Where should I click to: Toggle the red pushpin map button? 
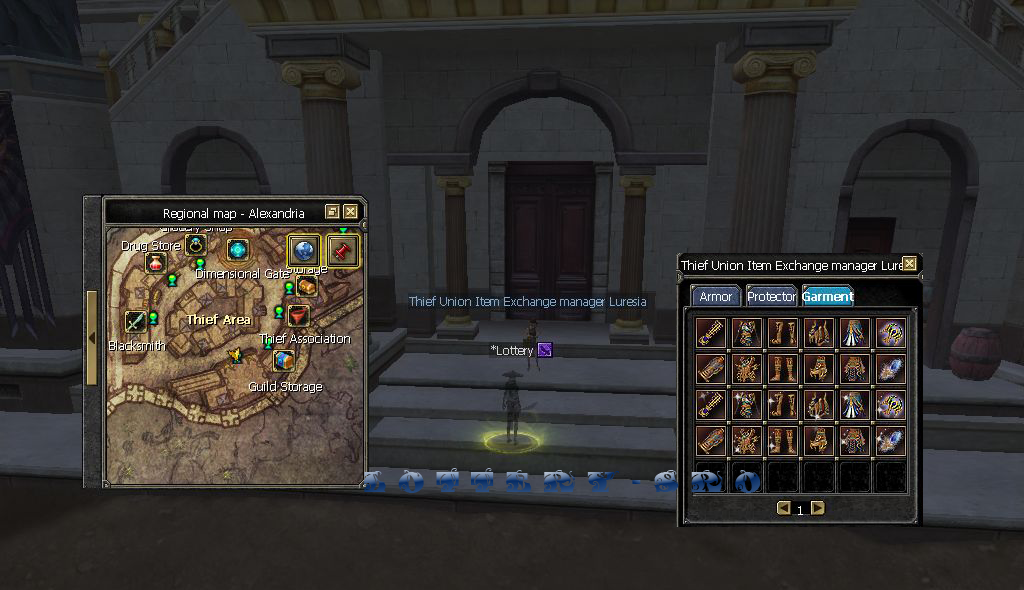point(343,250)
